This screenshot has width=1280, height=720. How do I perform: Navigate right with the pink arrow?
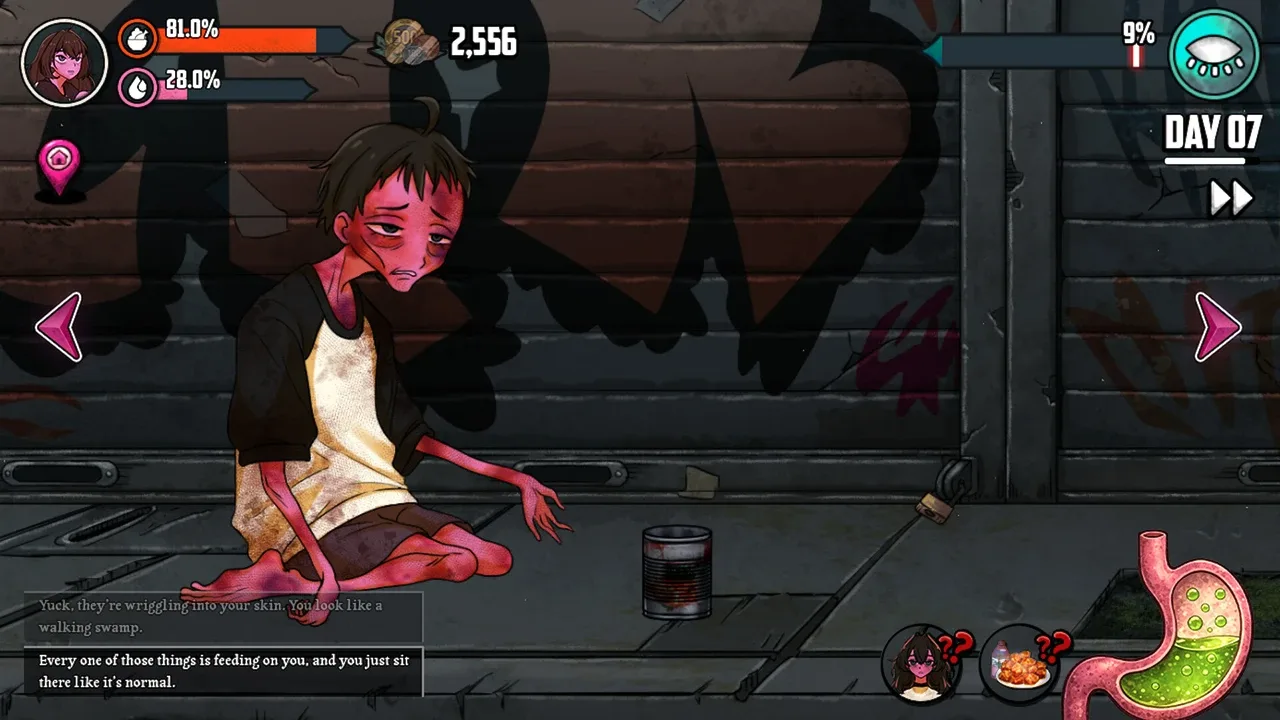(1218, 327)
